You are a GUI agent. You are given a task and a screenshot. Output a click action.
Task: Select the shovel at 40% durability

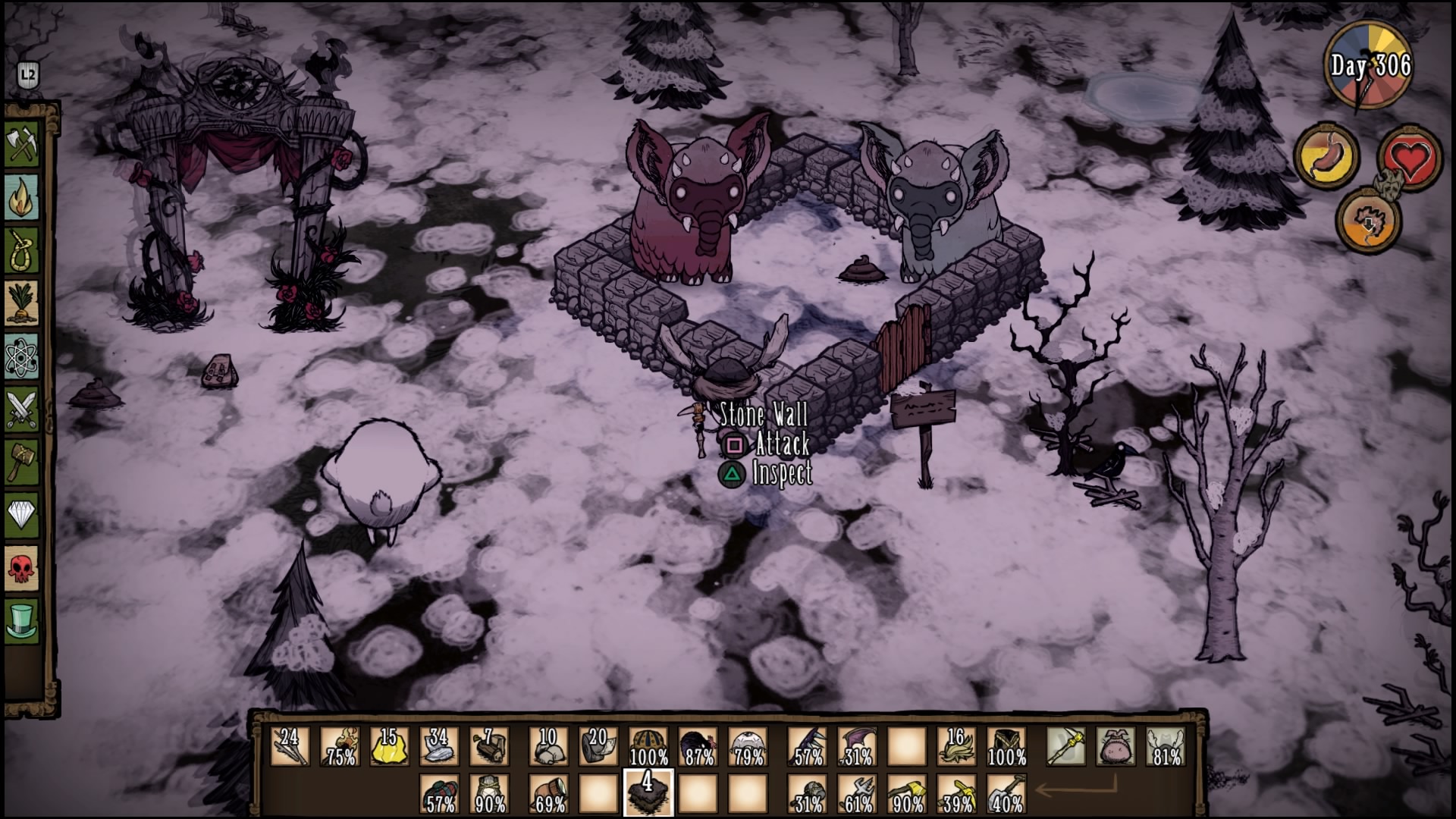[1007, 793]
